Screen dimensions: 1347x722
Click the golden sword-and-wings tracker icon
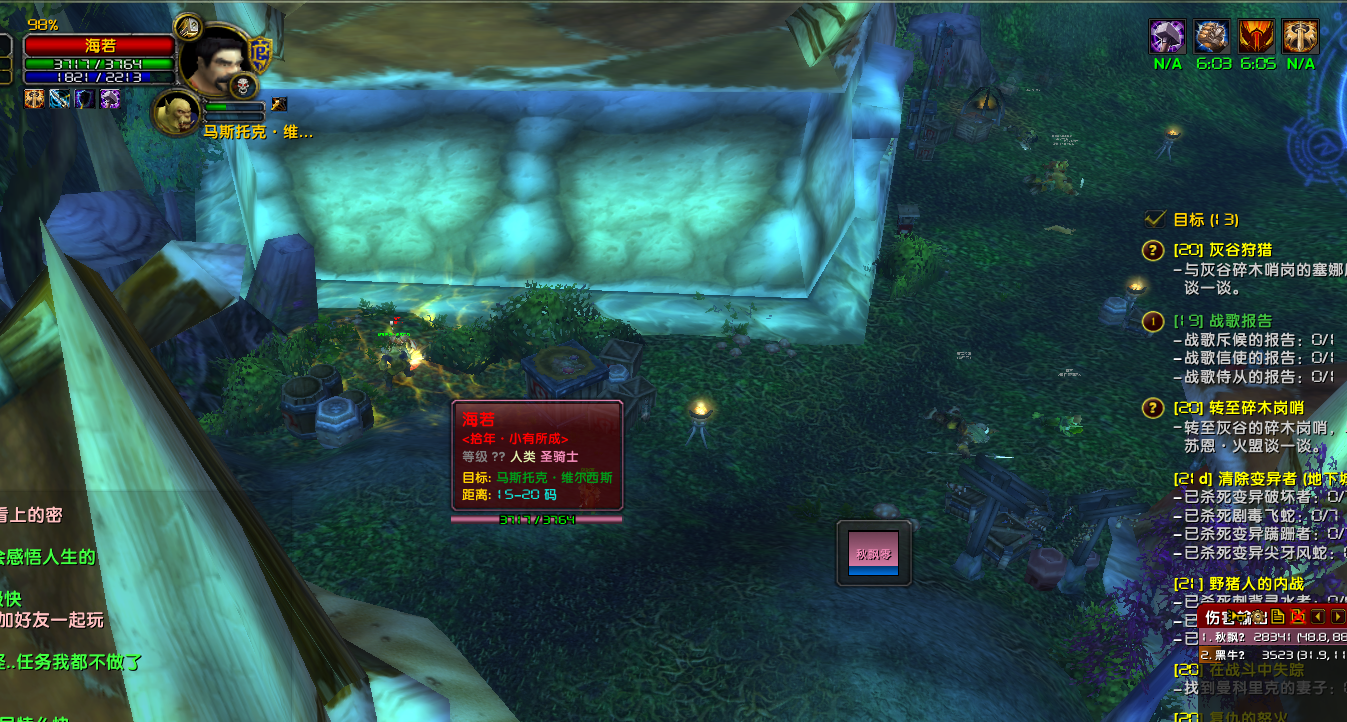pyautogui.click(x=1301, y=37)
